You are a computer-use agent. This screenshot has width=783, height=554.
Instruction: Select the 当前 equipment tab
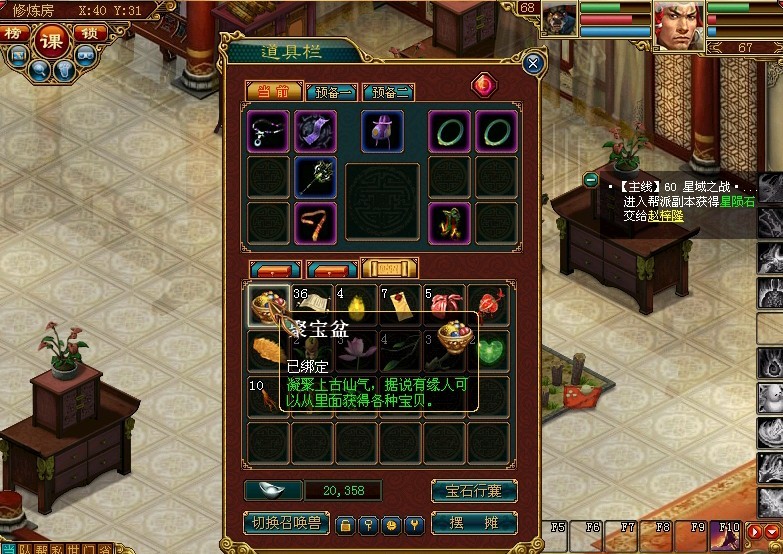pyautogui.click(x=273, y=92)
